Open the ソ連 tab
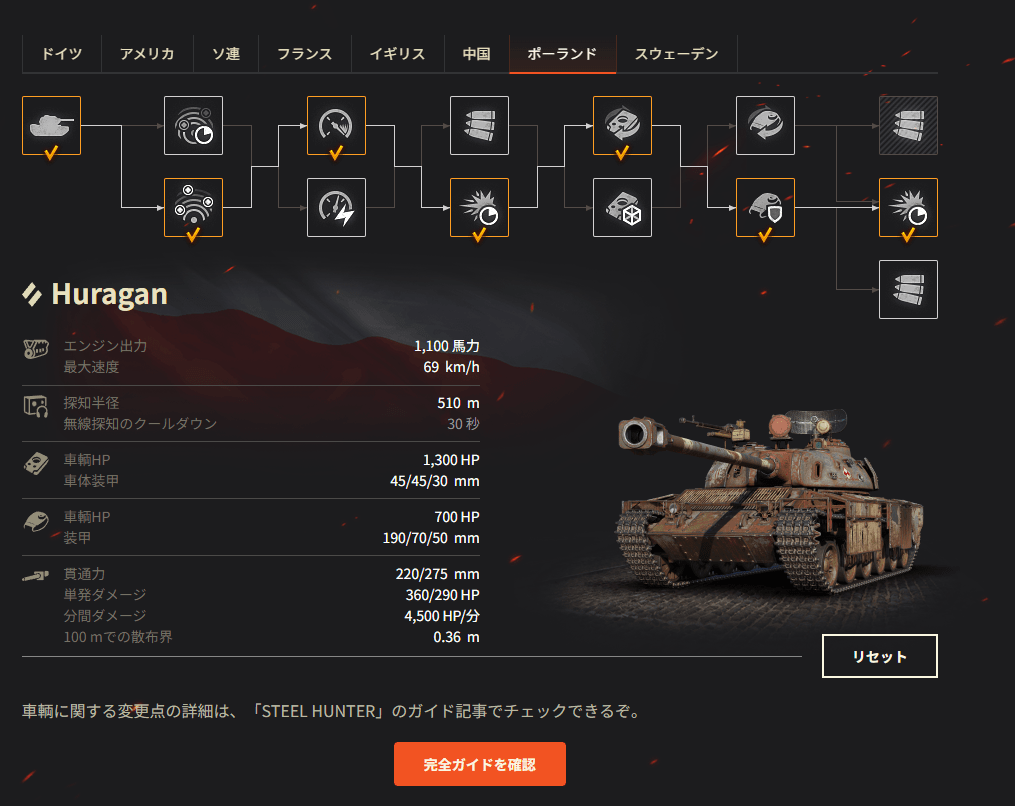 [226, 54]
